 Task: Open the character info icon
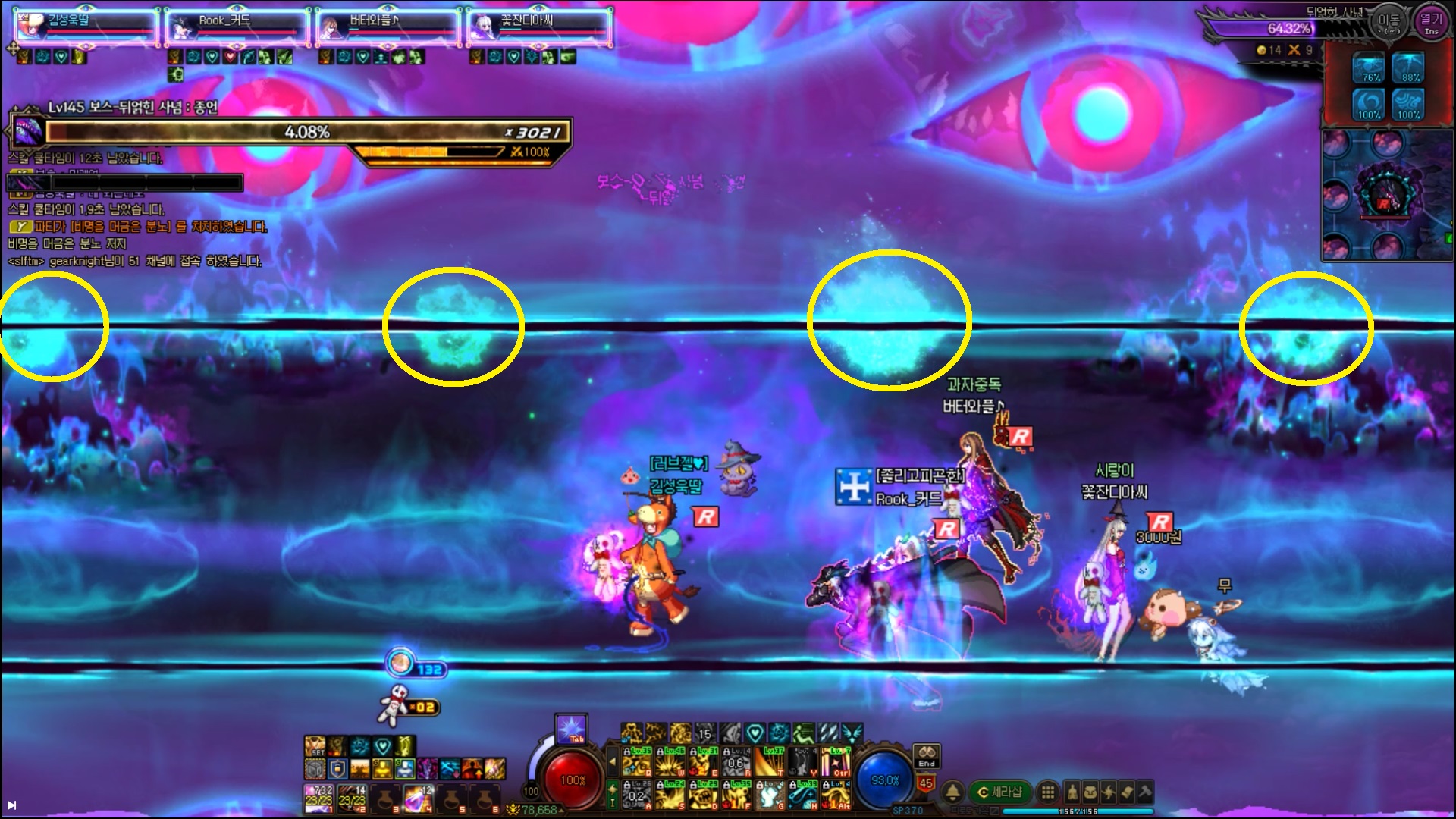click(1072, 792)
